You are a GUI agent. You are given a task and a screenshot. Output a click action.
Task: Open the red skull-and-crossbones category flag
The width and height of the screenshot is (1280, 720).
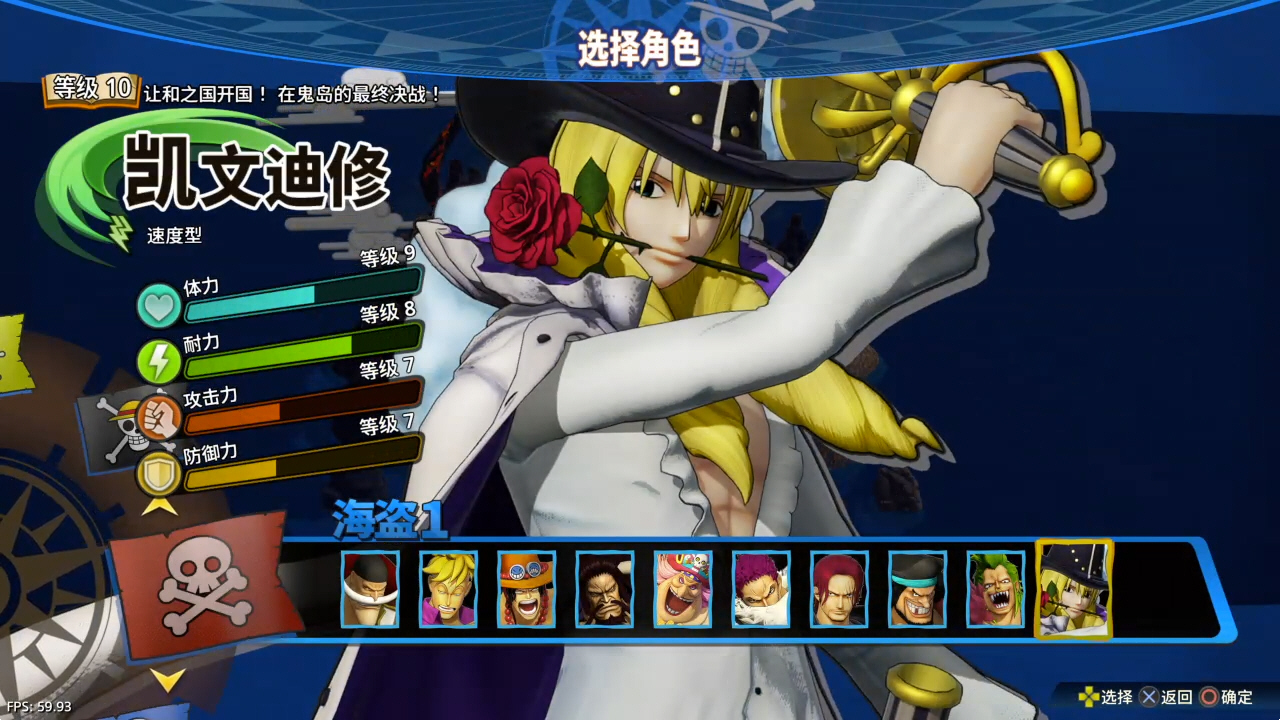[x=207, y=585]
